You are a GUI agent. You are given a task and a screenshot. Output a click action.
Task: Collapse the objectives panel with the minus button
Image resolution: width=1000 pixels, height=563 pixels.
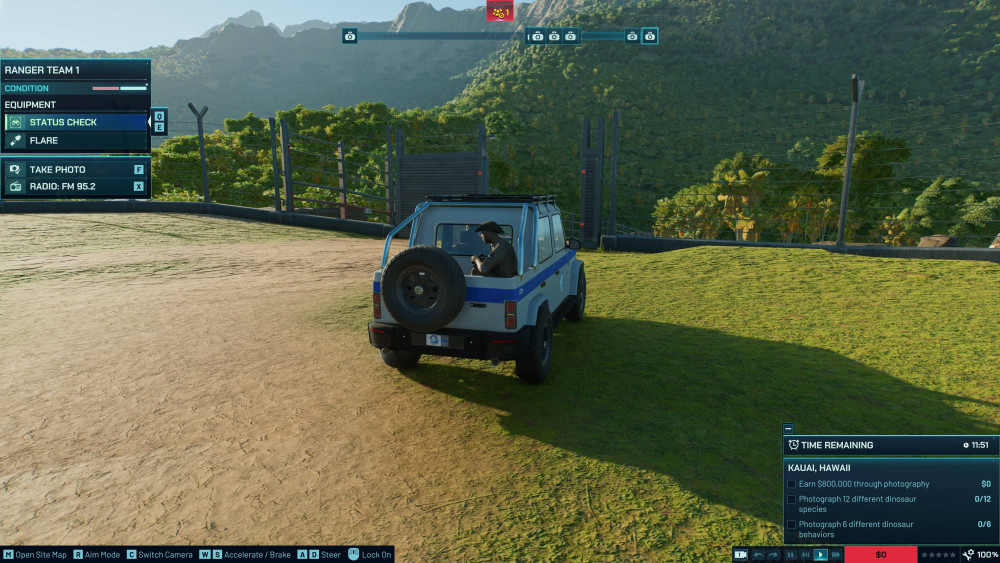tap(788, 428)
